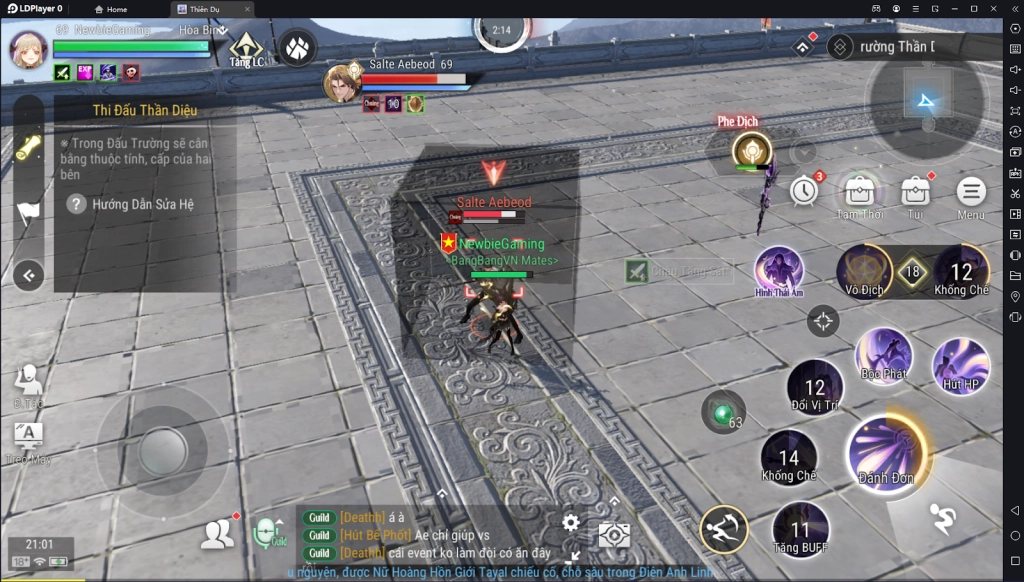Use the Bộc Phát skill
The image size is (1024, 582).
883,355
